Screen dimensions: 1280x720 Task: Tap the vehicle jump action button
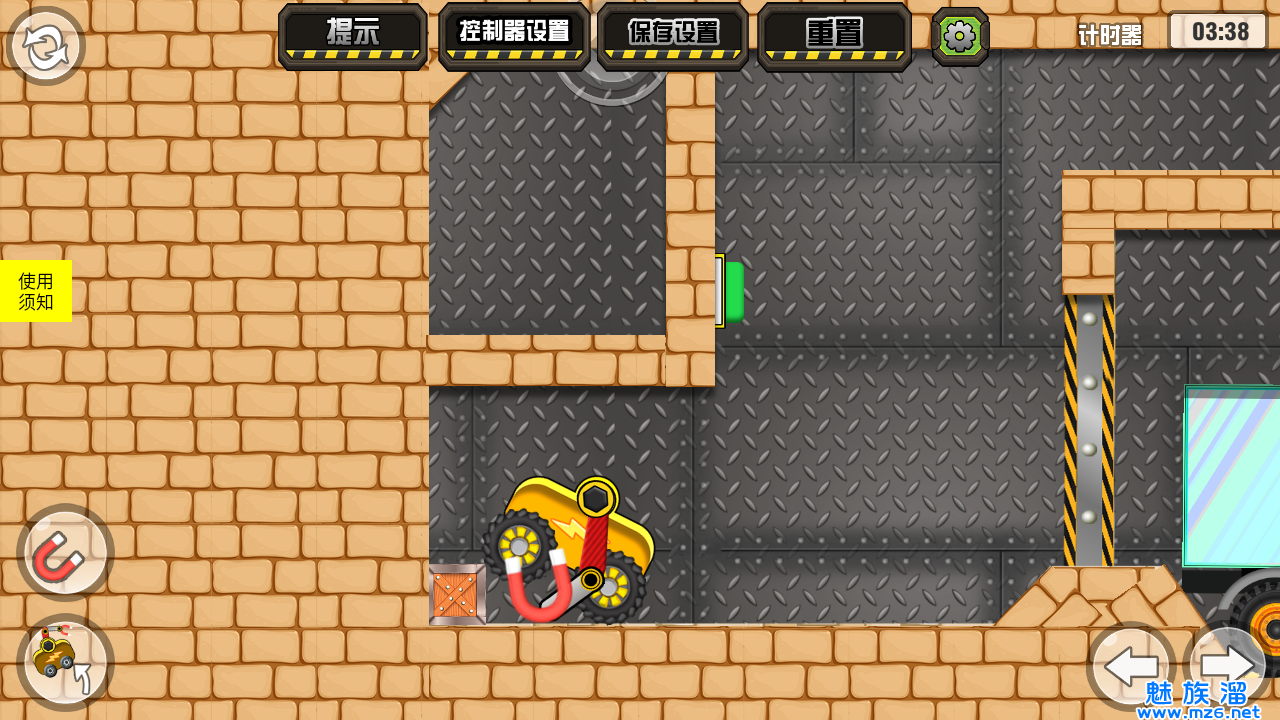65,661
